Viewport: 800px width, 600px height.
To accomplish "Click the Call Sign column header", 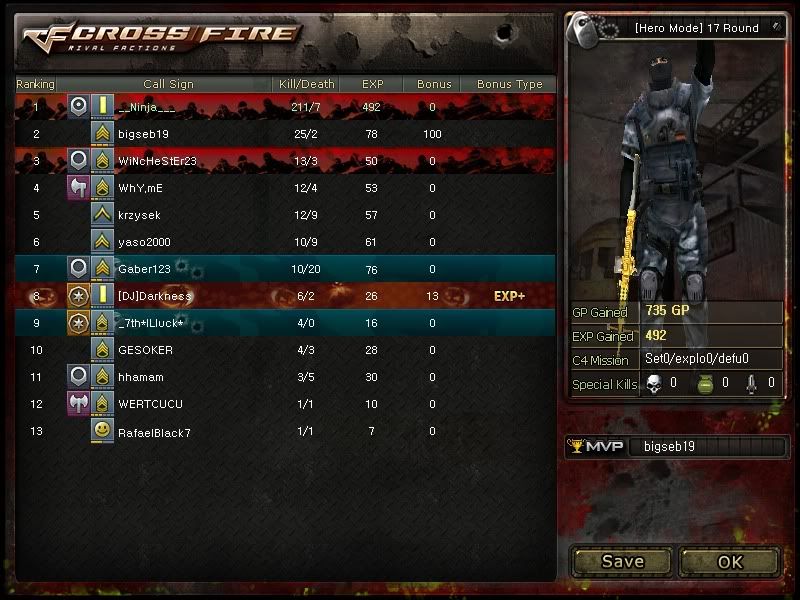I will (x=168, y=84).
